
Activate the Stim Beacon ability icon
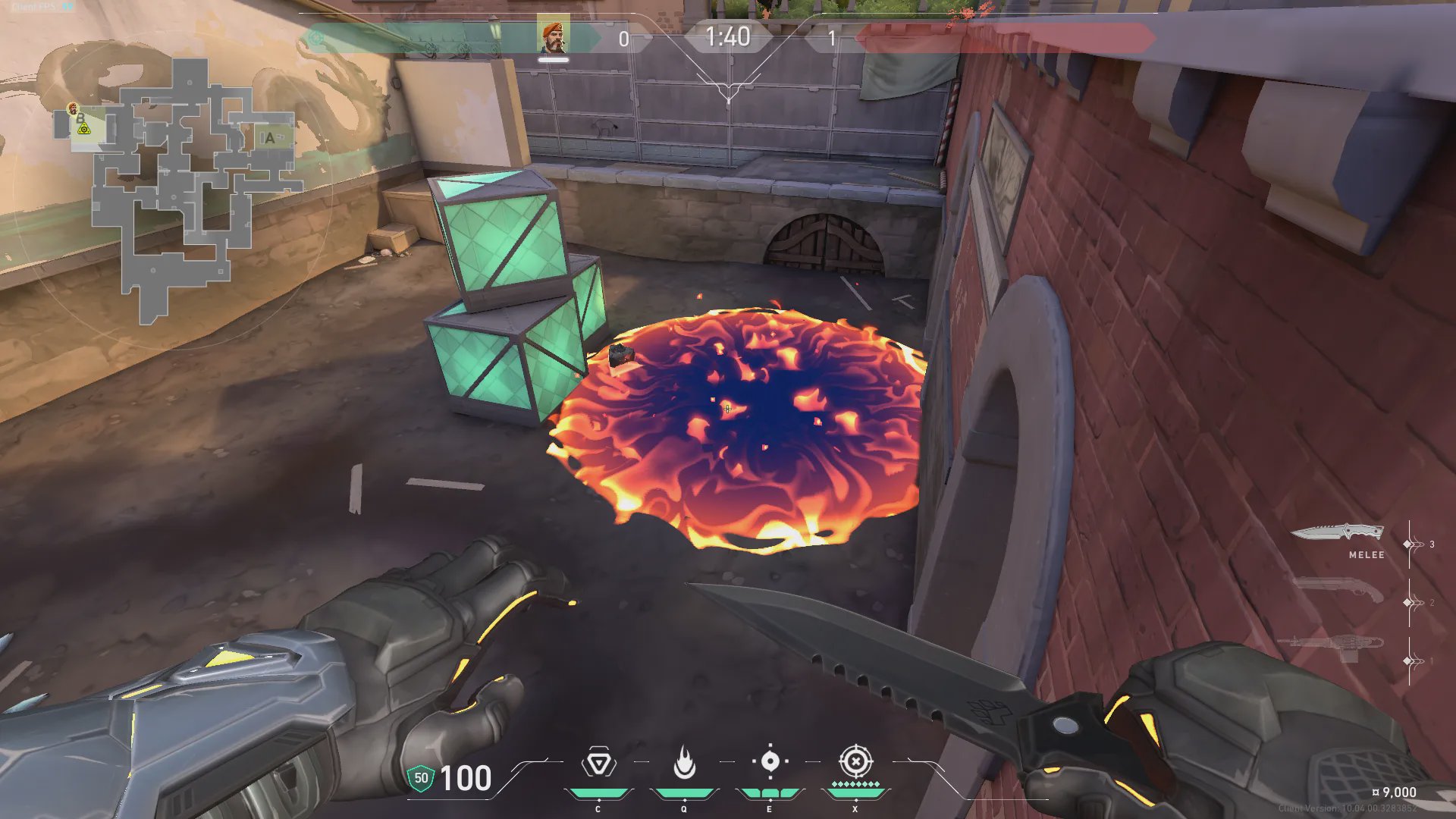point(598,763)
